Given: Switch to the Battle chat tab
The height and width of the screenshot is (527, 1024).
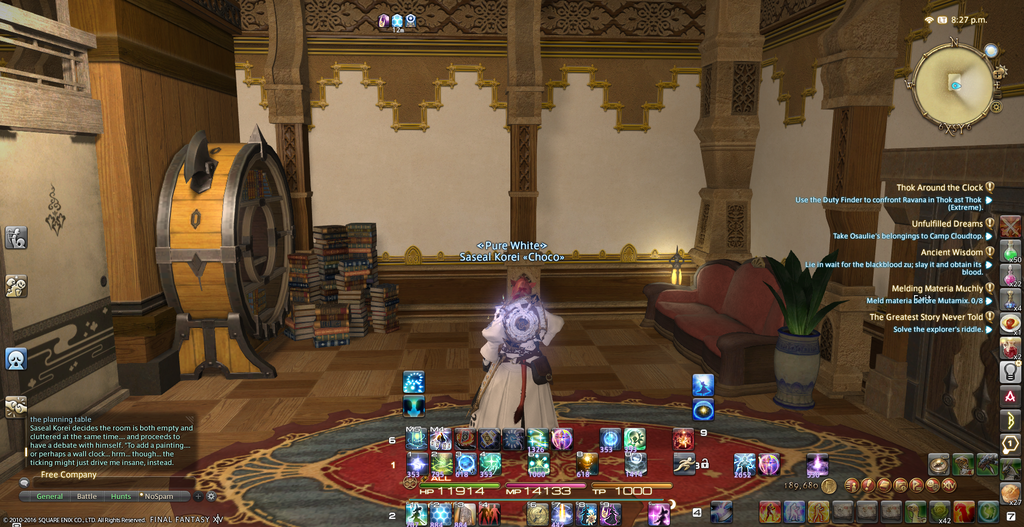Looking at the screenshot, I should coord(87,496).
